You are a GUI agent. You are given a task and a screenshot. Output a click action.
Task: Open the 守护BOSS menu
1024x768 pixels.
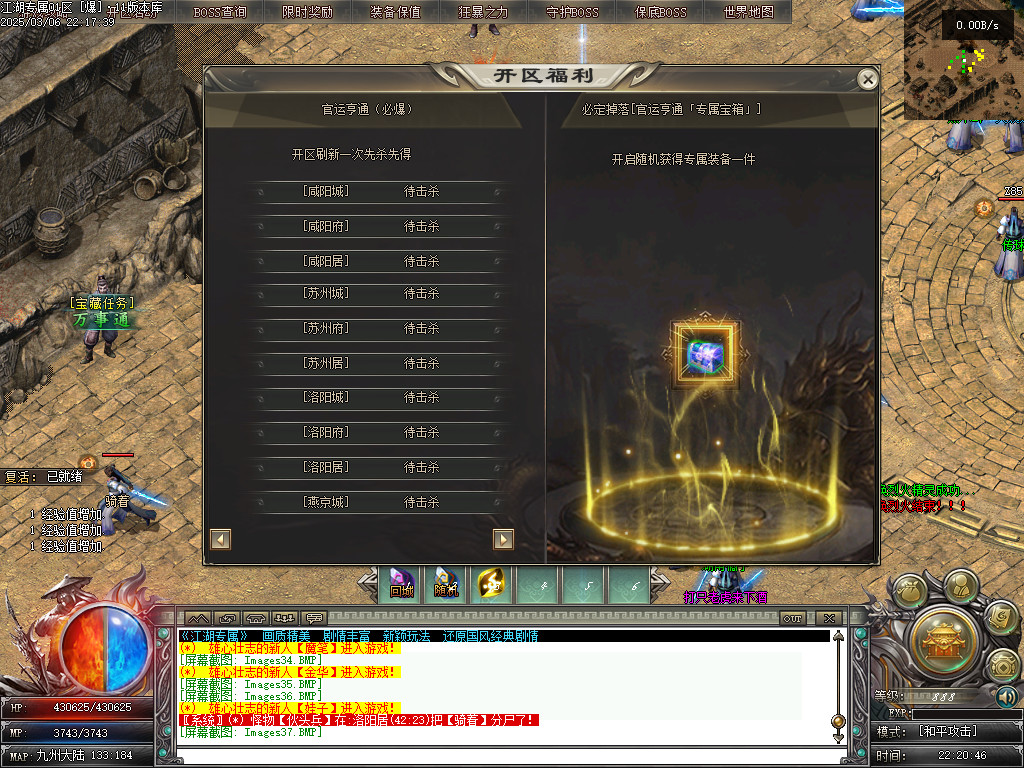tap(572, 12)
